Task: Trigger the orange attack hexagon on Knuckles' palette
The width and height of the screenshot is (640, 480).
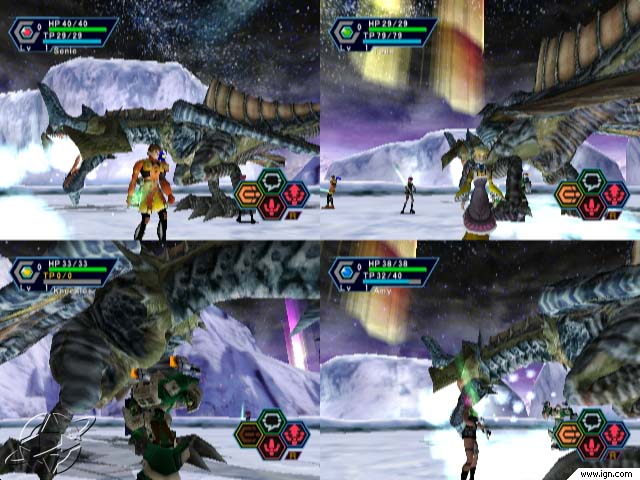Action: pyautogui.click(x=249, y=434)
